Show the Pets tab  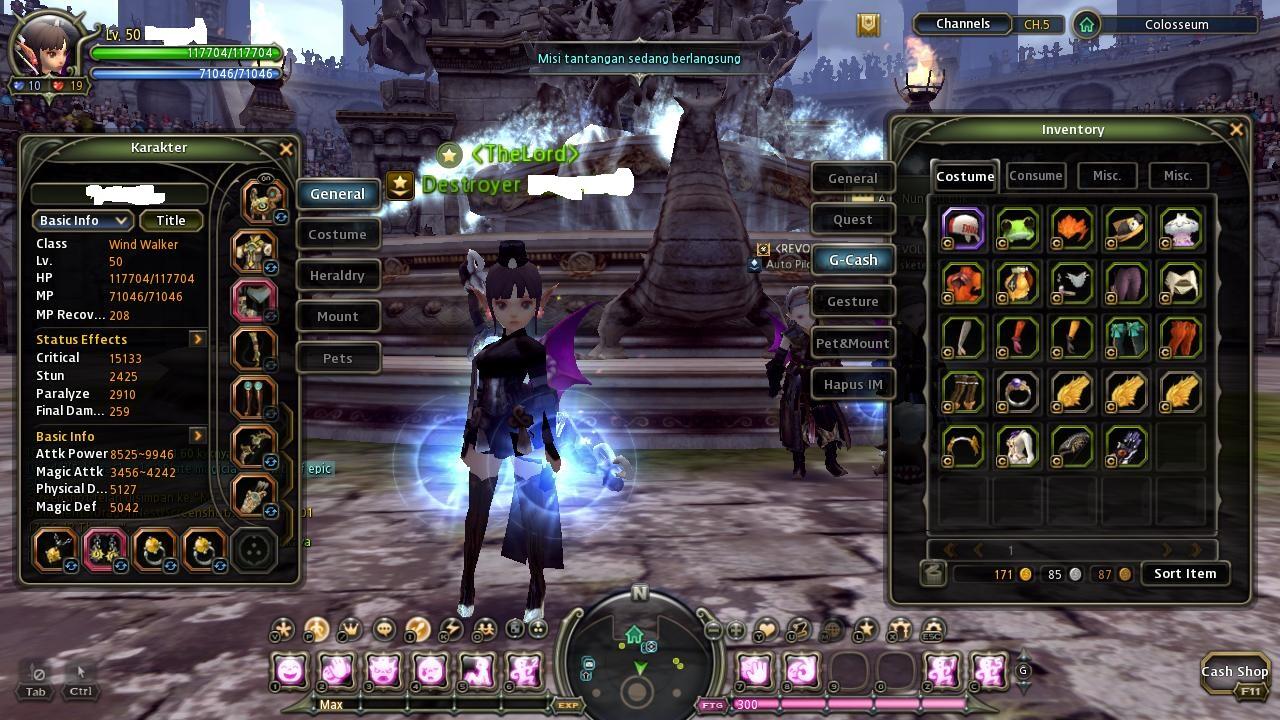tap(337, 358)
